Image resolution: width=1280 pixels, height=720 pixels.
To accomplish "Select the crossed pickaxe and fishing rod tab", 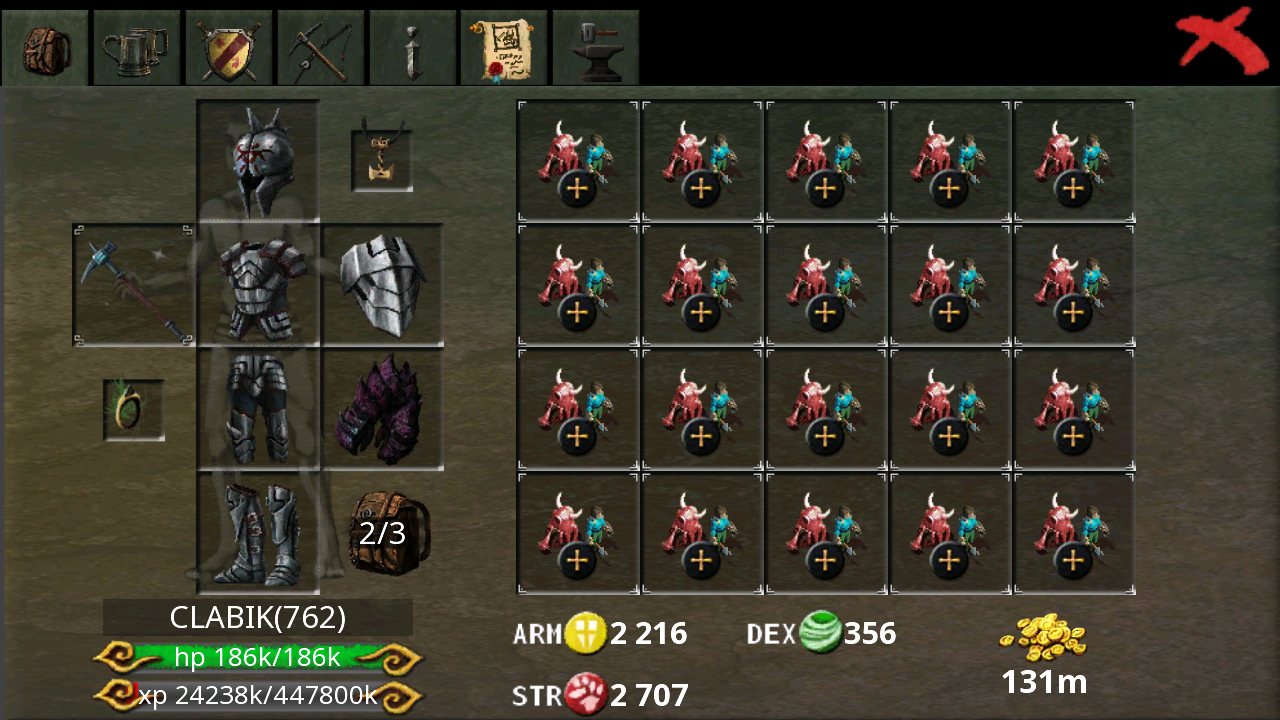I will coord(320,47).
